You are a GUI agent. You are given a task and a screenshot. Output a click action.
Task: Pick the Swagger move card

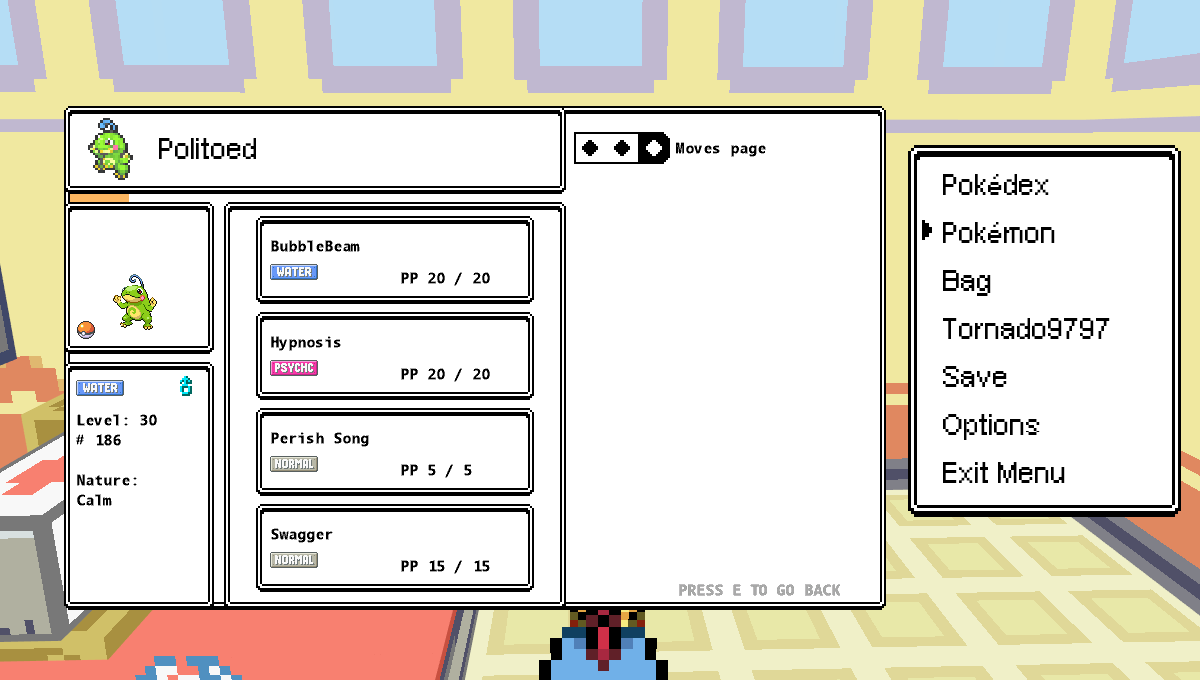[395, 548]
